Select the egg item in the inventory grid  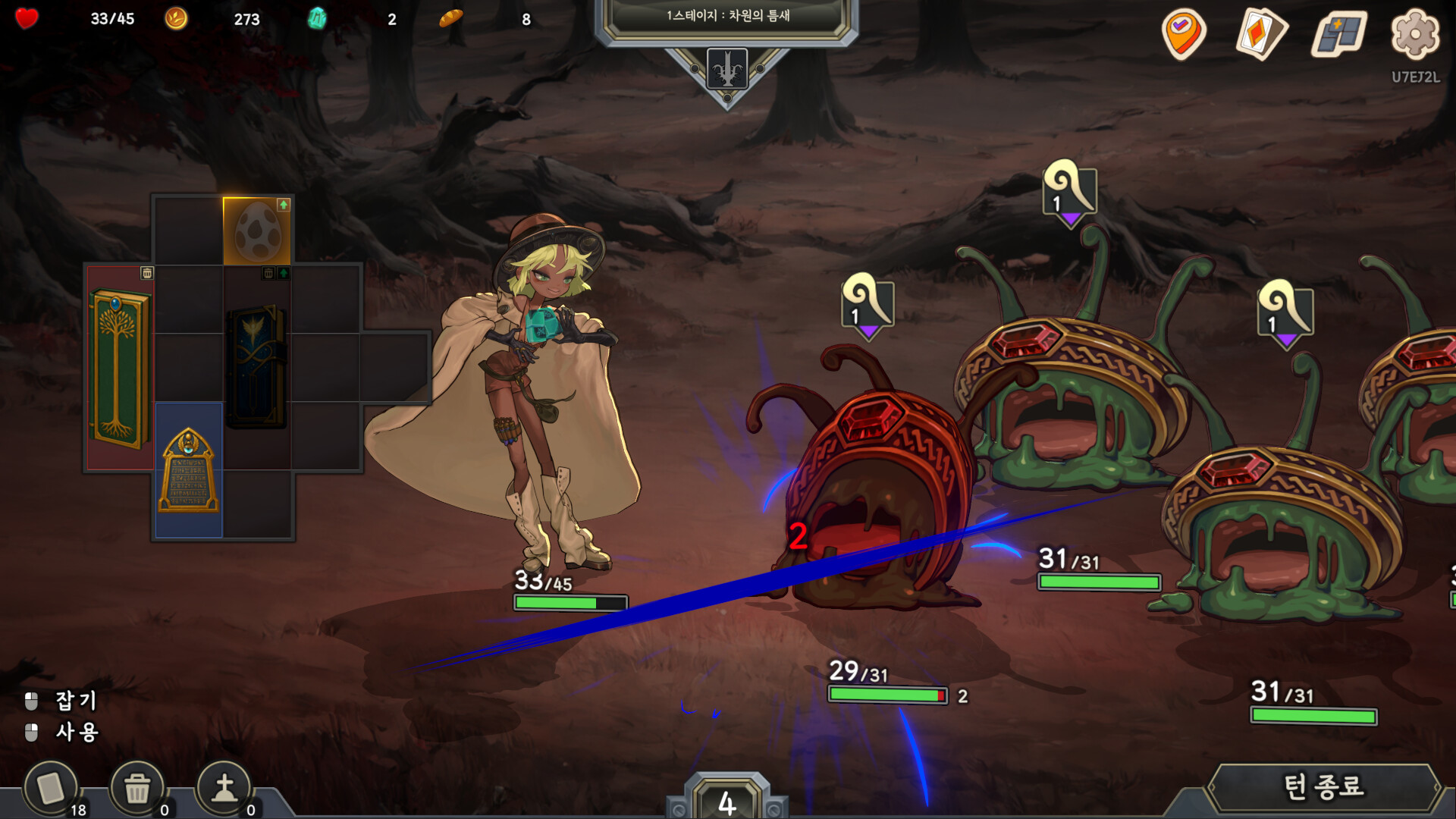[x=258, y=231]
